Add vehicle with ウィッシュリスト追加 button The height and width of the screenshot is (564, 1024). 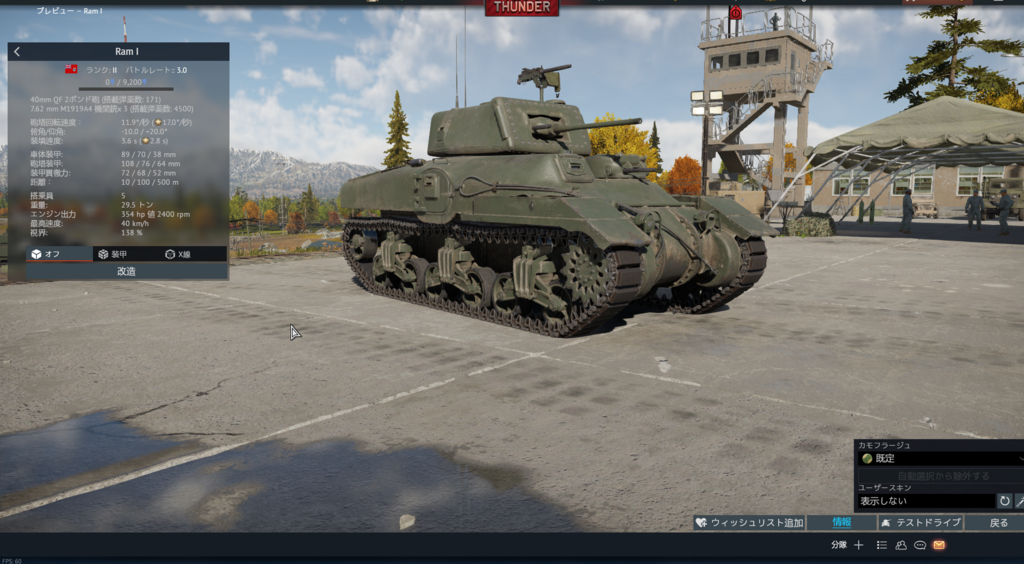point(749,522)
